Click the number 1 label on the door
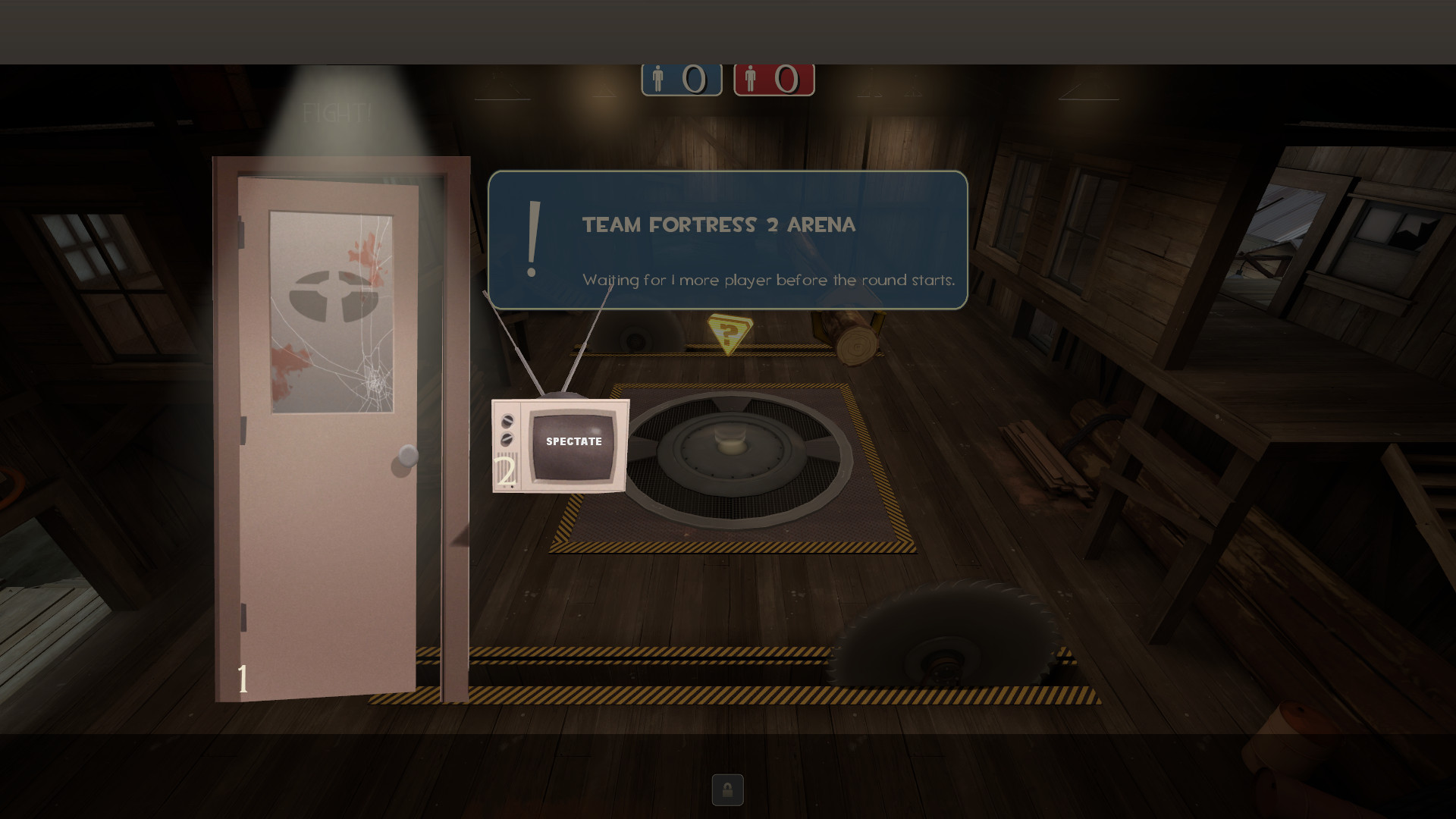1456x819 pixels. [x=242, y=677]
